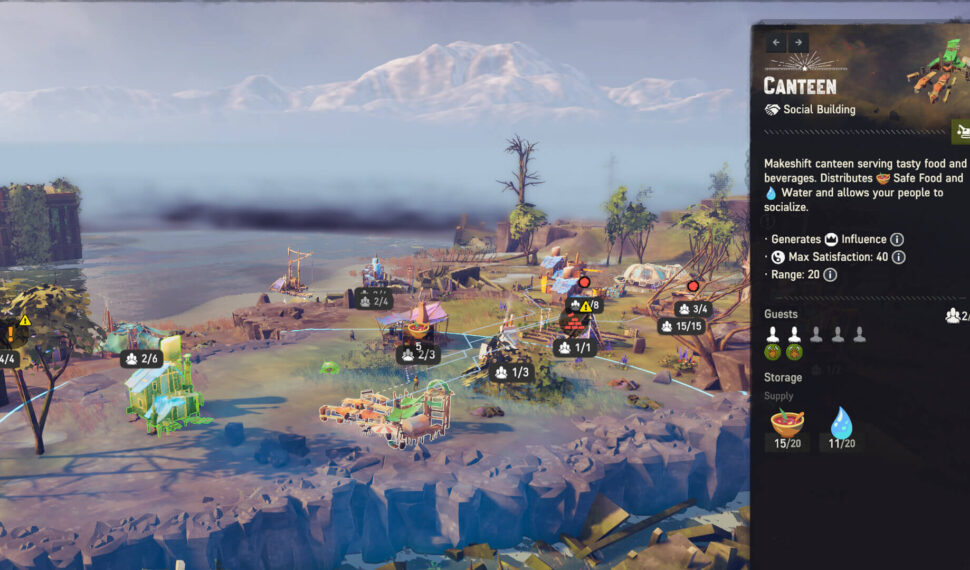Show info for Generates Influence
Screen dimensions: 970x570
click(x=897, y=240)
